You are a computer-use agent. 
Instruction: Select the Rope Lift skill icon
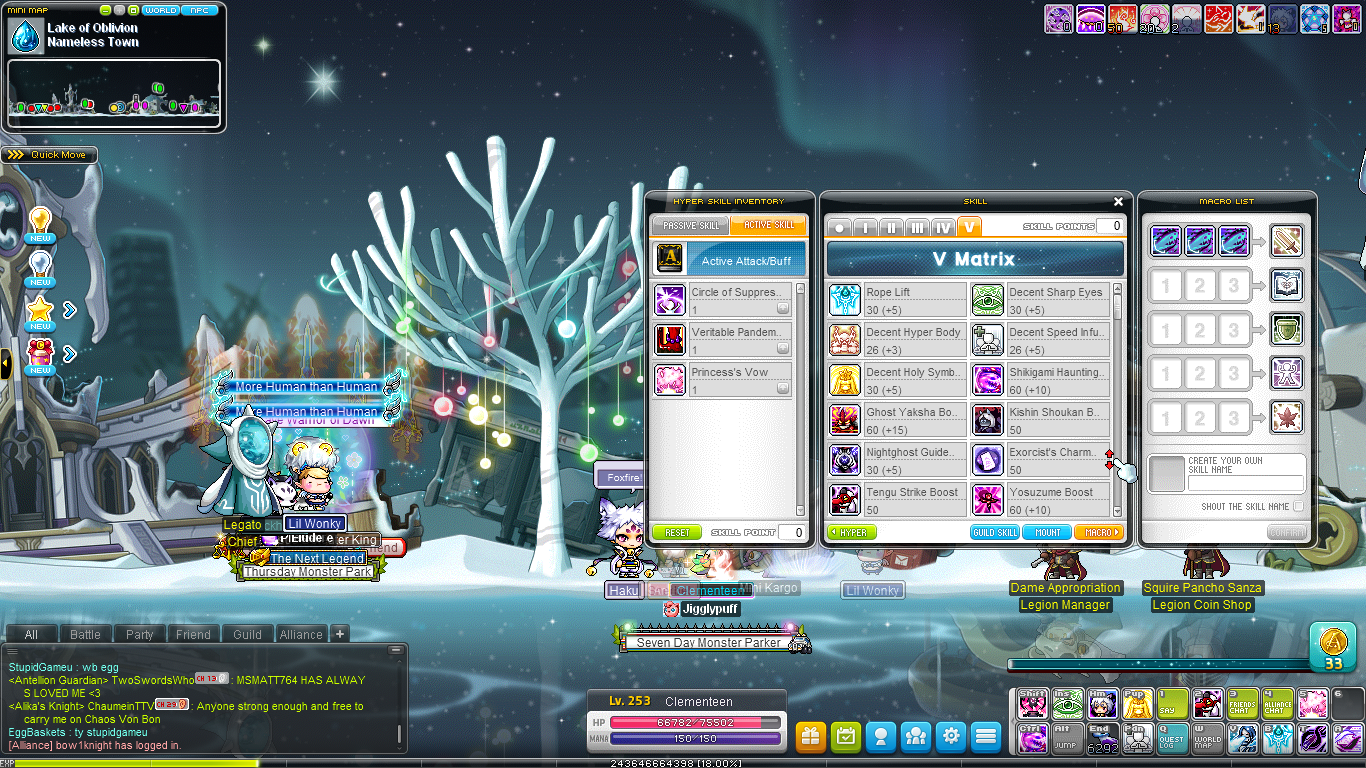click(845, 299)
